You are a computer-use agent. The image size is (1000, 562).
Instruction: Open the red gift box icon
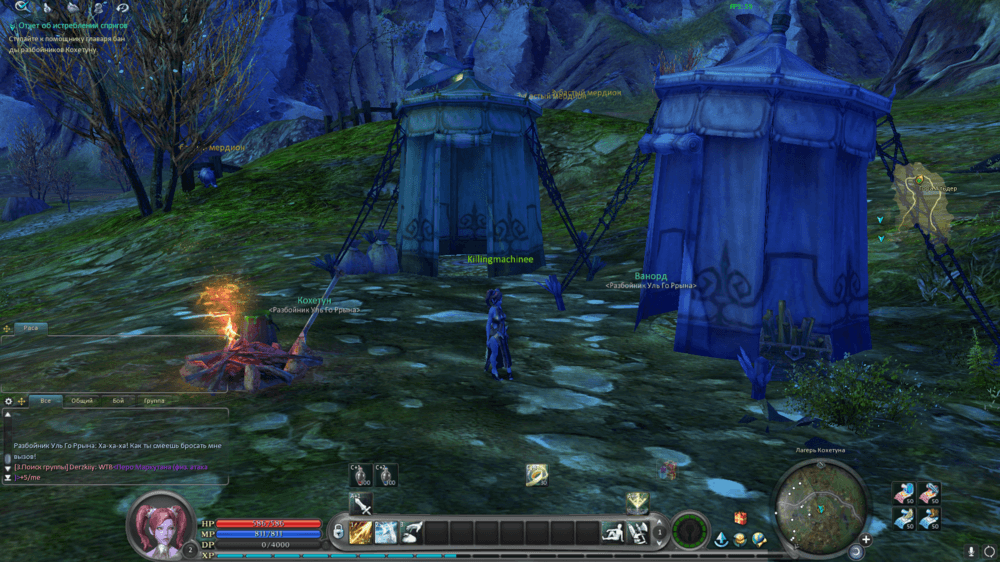[740, 518]
